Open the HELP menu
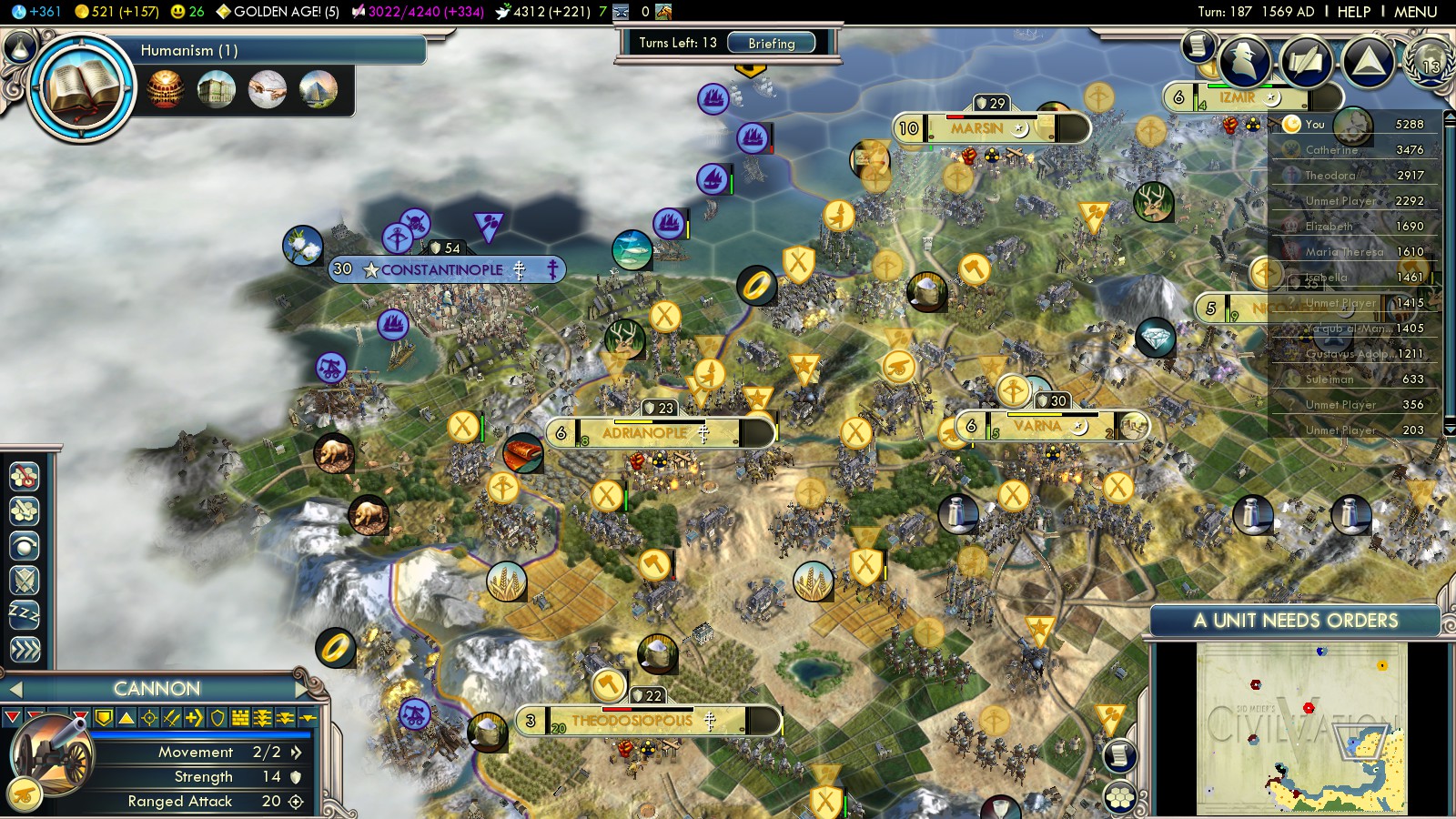Image resolution: width=1456 pixels, height=819 pixels. pos(1353,12)
